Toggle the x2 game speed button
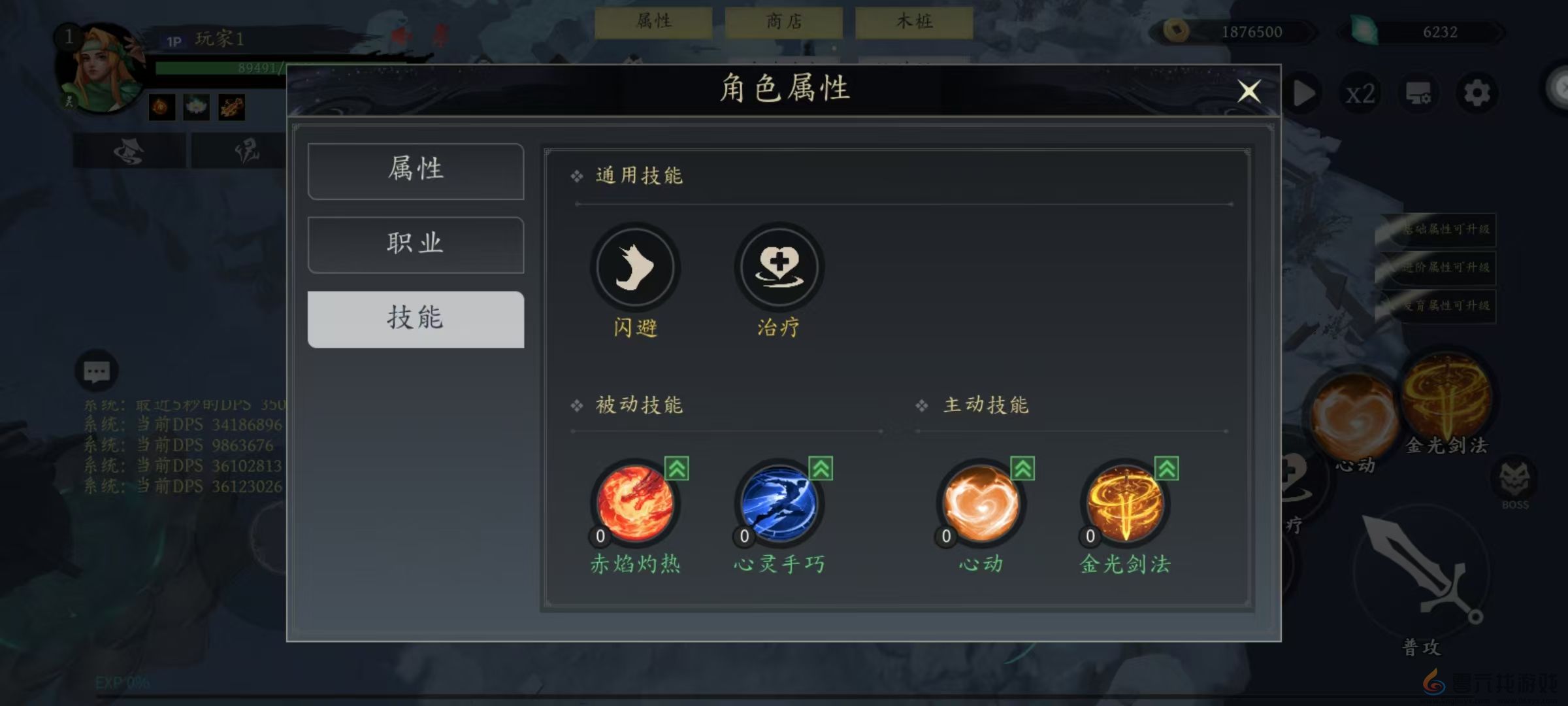The height and width of the screenshot is (706, 1568). [1361, 93]
